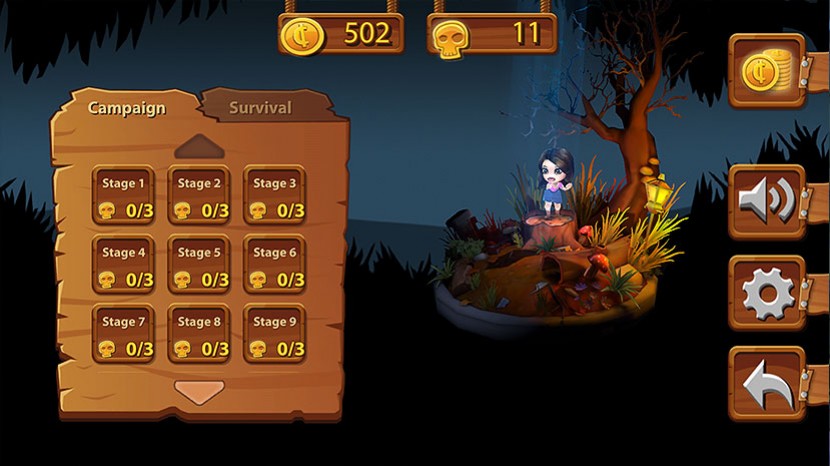Open settings with the gear button
The image size is (830, 466).
[x=767, y=293]
